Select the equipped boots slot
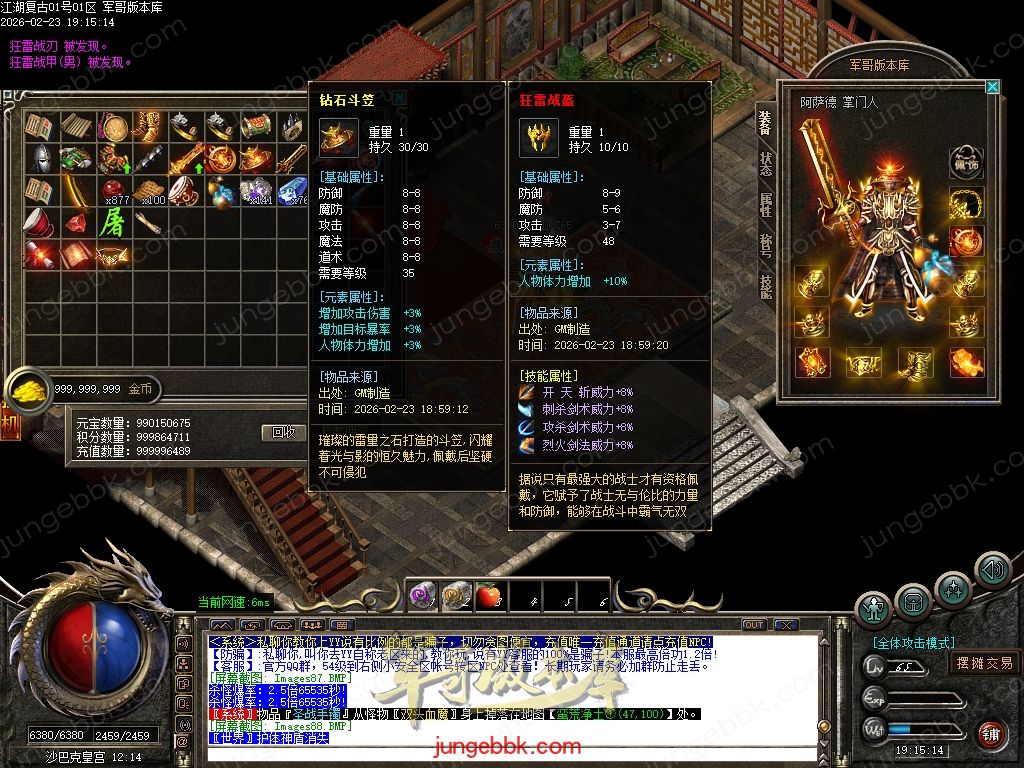1024x768 pixels. [913, 361]
